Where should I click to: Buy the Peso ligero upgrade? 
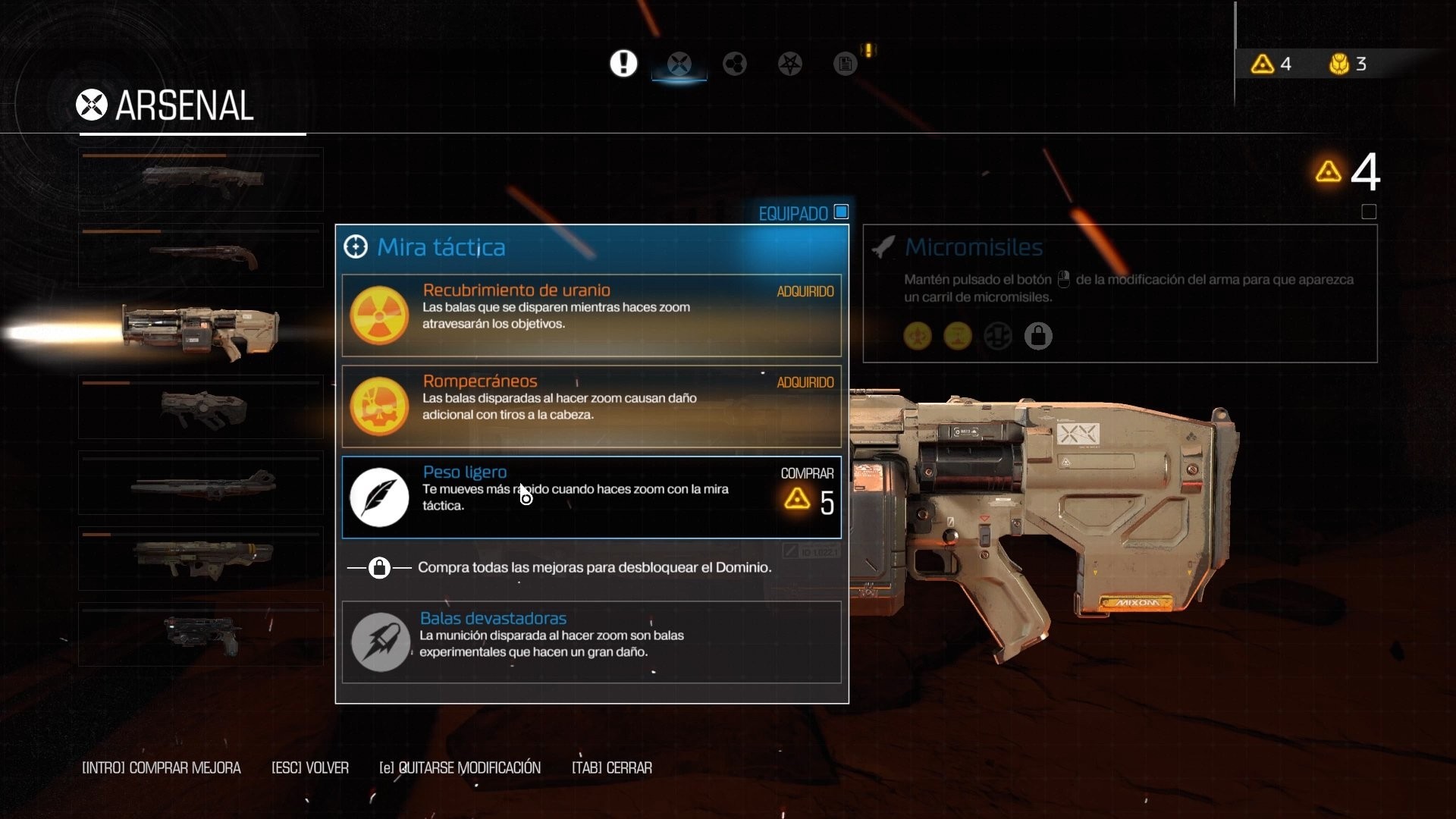(591, 497)
